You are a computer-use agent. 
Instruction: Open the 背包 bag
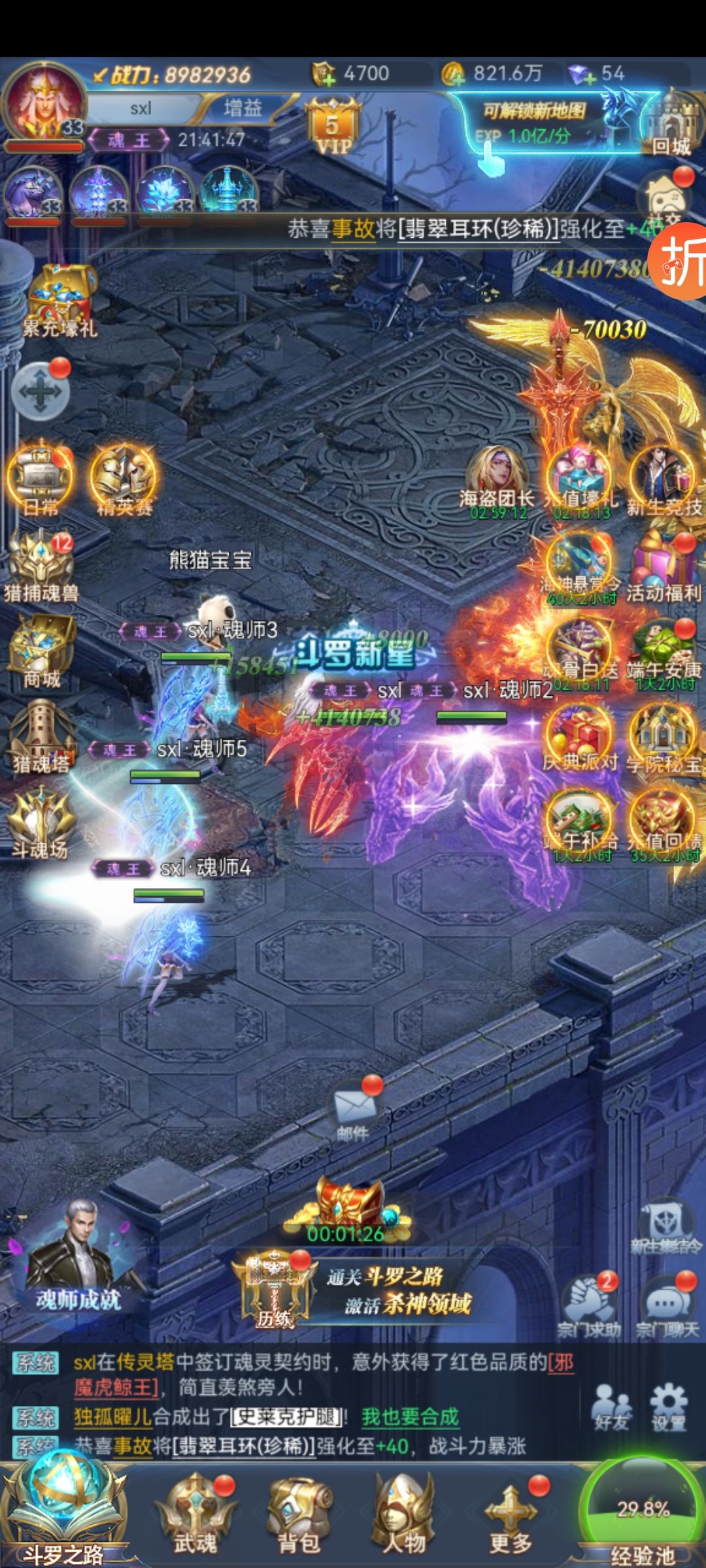pos(299,1514)
